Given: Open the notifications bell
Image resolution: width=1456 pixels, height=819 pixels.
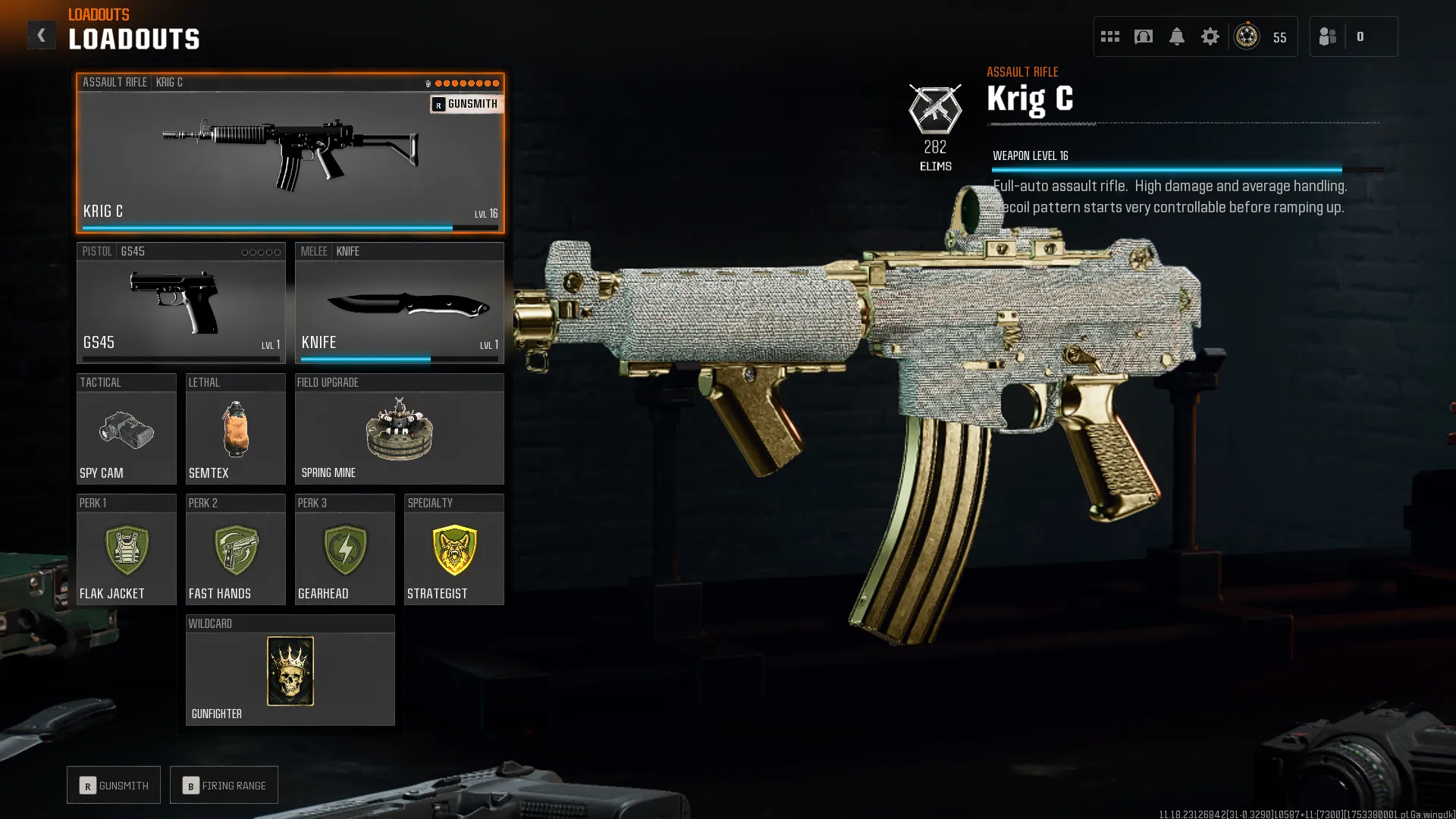Looking at the screenshot, I should pos(1176,36).
